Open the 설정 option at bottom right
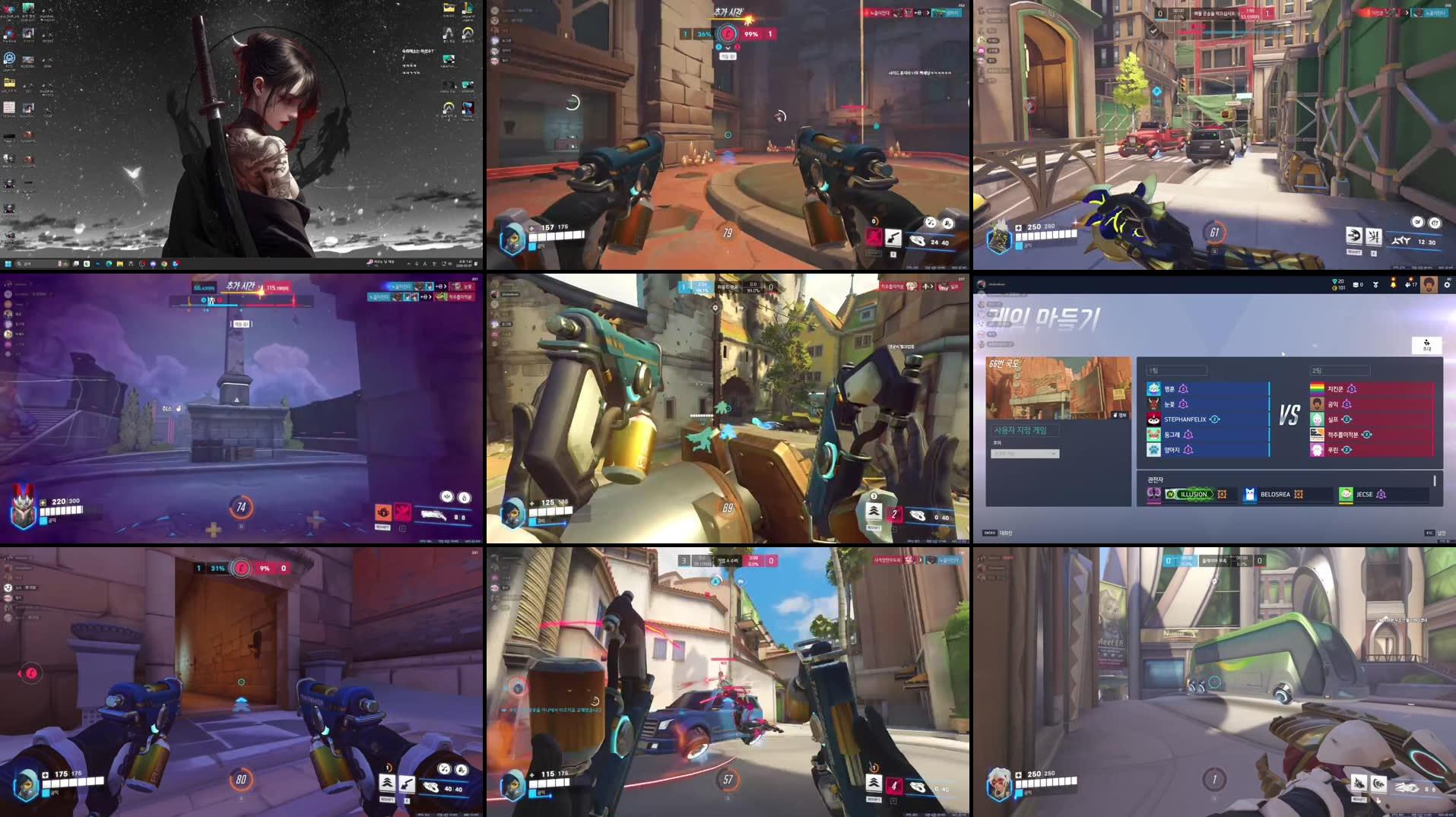This screenshot has height=817, width=1456. pos(1442,533)
